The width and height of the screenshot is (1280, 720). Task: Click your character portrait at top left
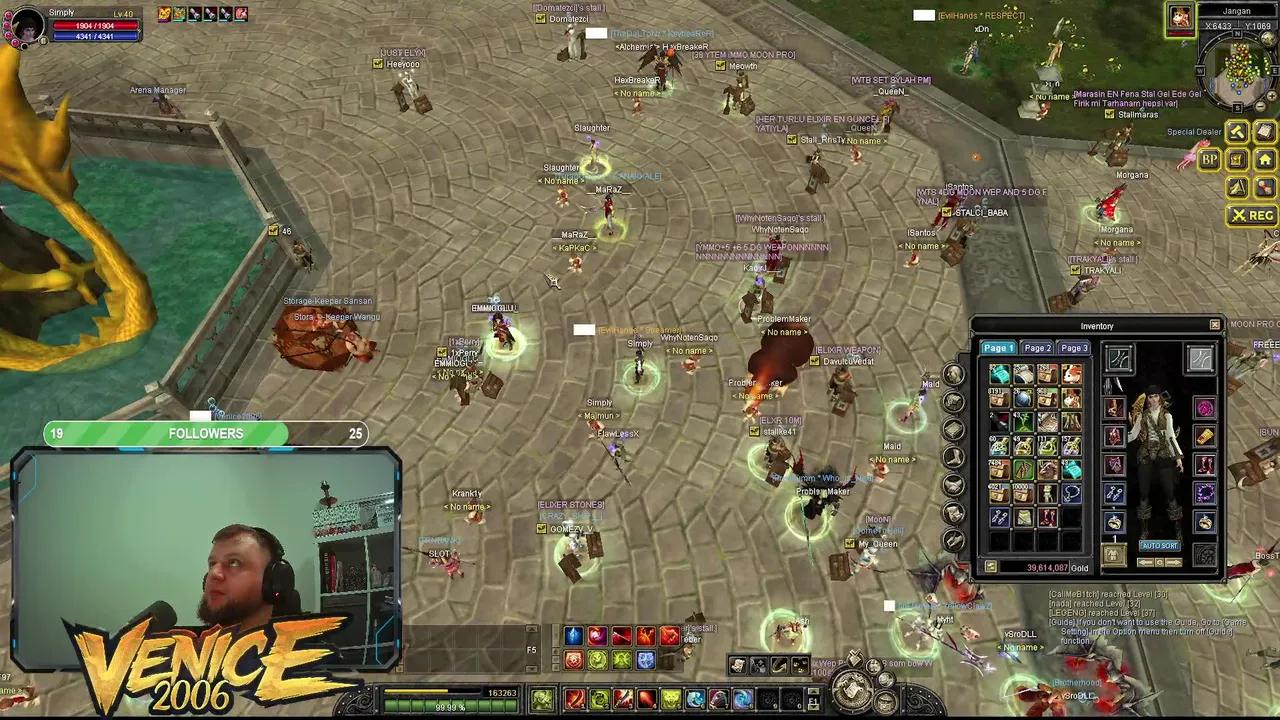click(25, 25)
